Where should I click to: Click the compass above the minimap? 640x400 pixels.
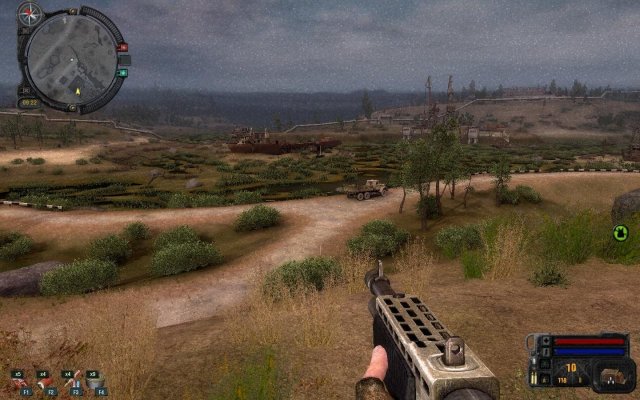(x=31, y=13)
